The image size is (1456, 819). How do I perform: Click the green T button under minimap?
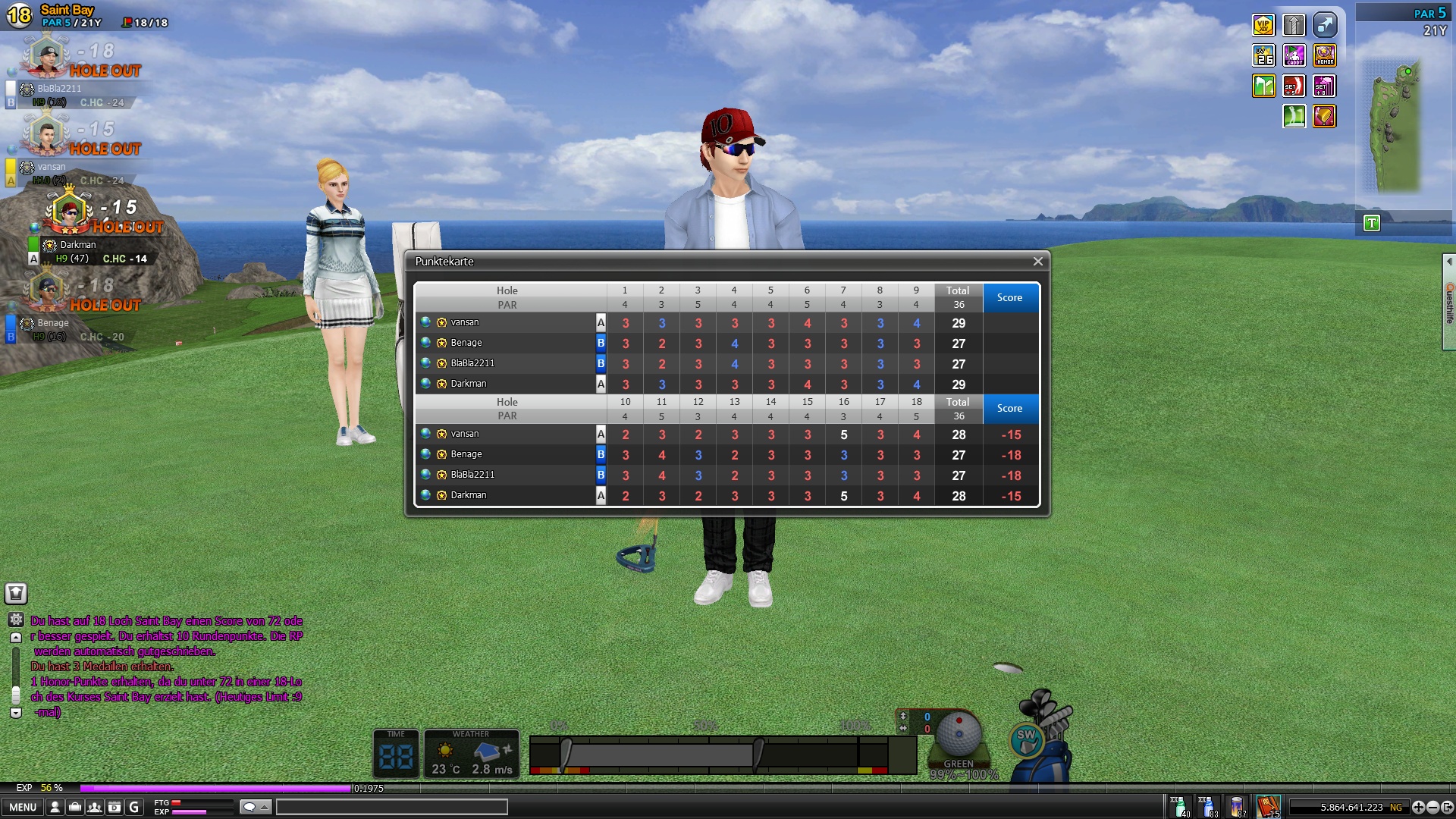click(x=1372, y=224)
